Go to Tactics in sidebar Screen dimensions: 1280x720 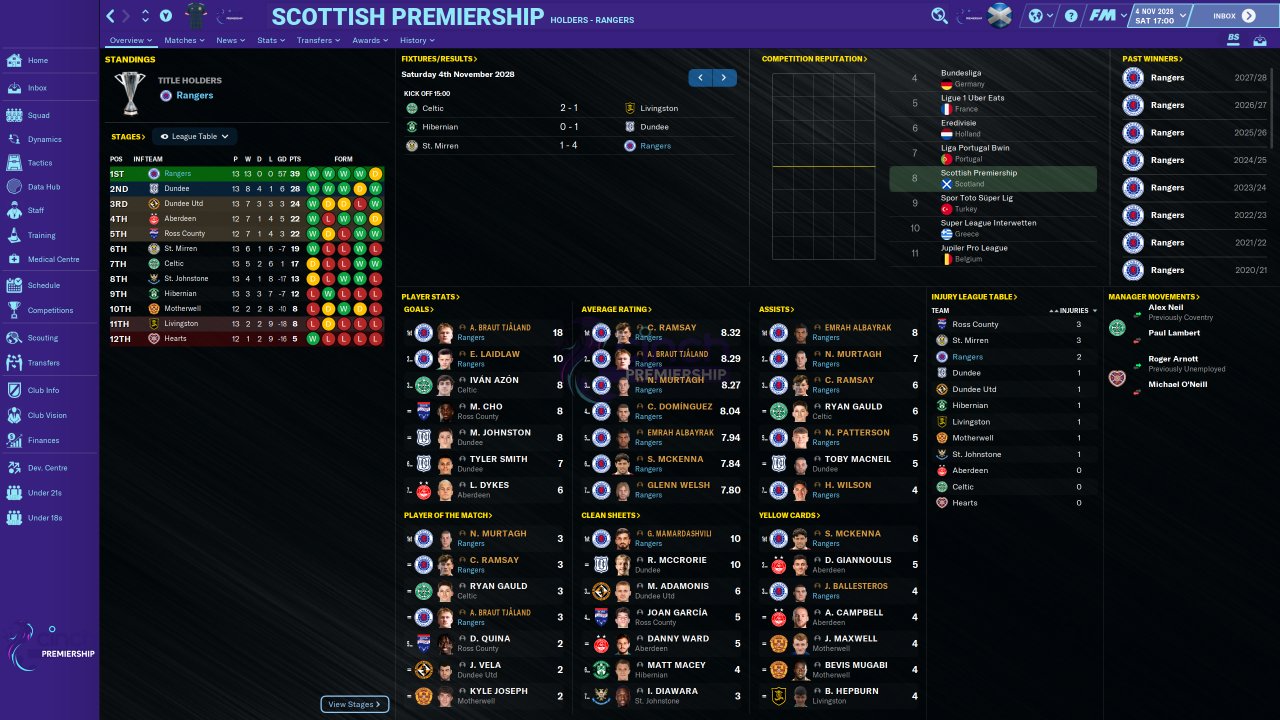(40, 163)
